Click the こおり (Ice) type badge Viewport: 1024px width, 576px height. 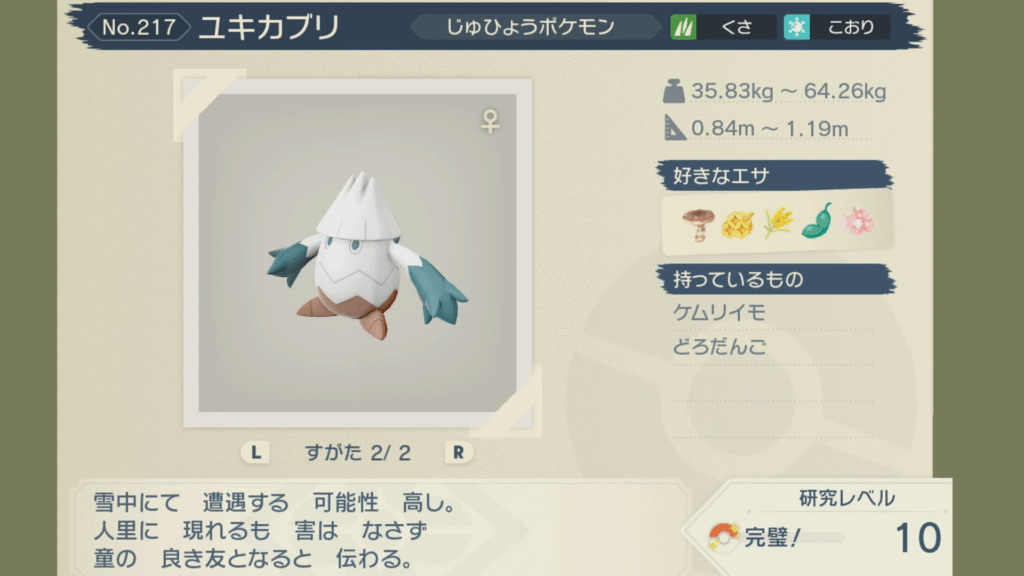pos(835,28)
